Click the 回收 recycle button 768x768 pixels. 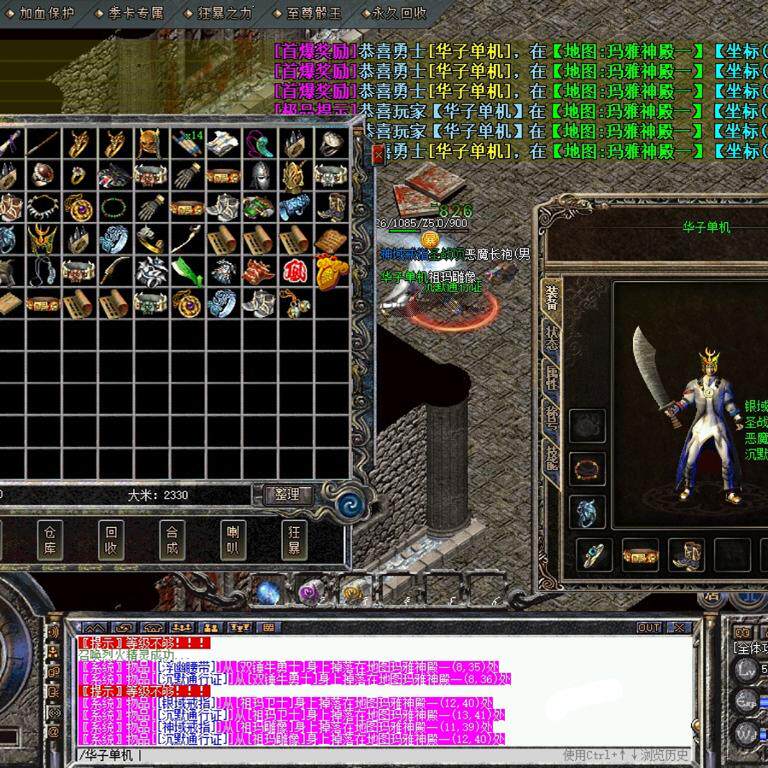111,540
